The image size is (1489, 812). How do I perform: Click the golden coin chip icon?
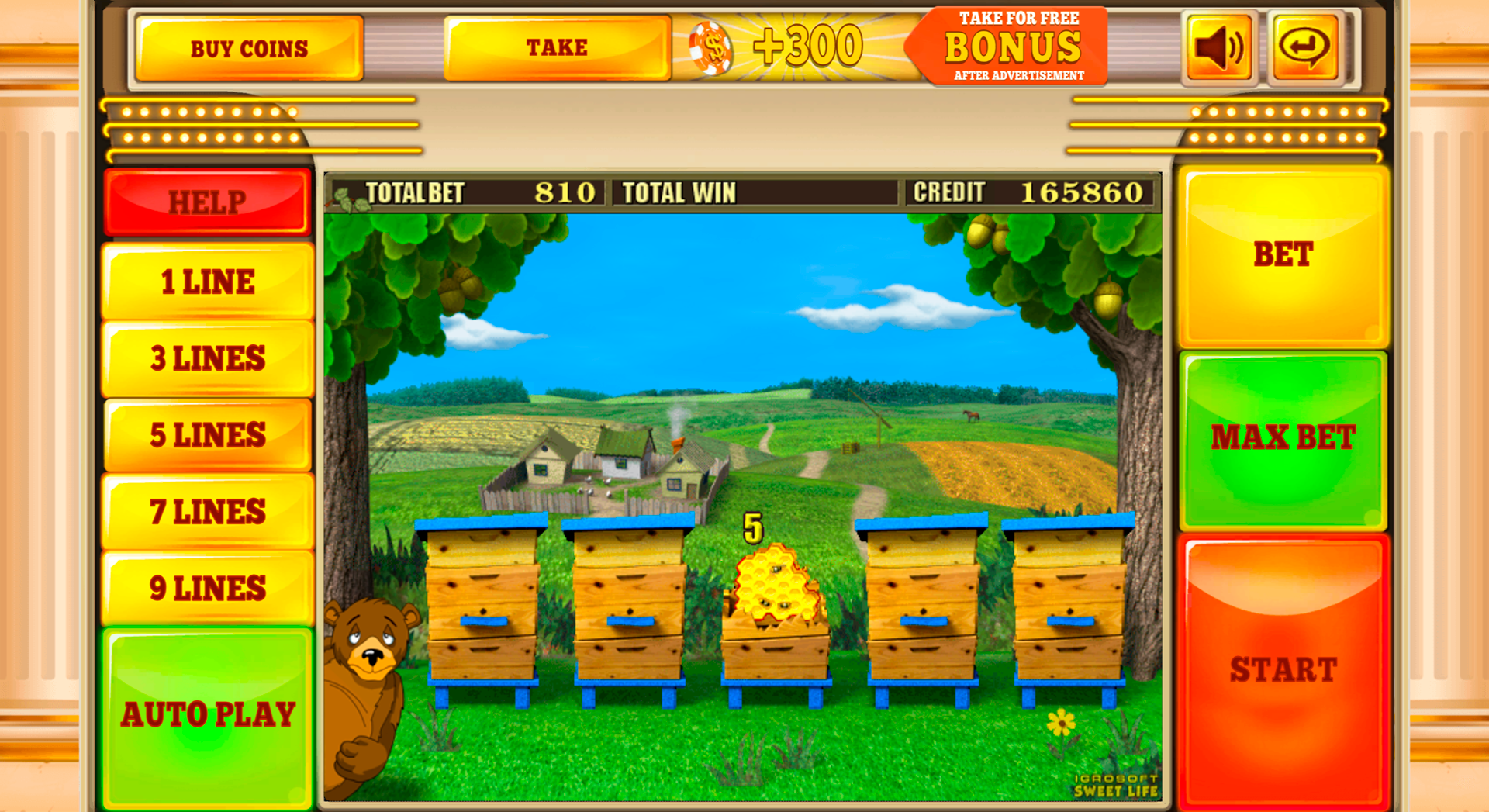[710, 47]
